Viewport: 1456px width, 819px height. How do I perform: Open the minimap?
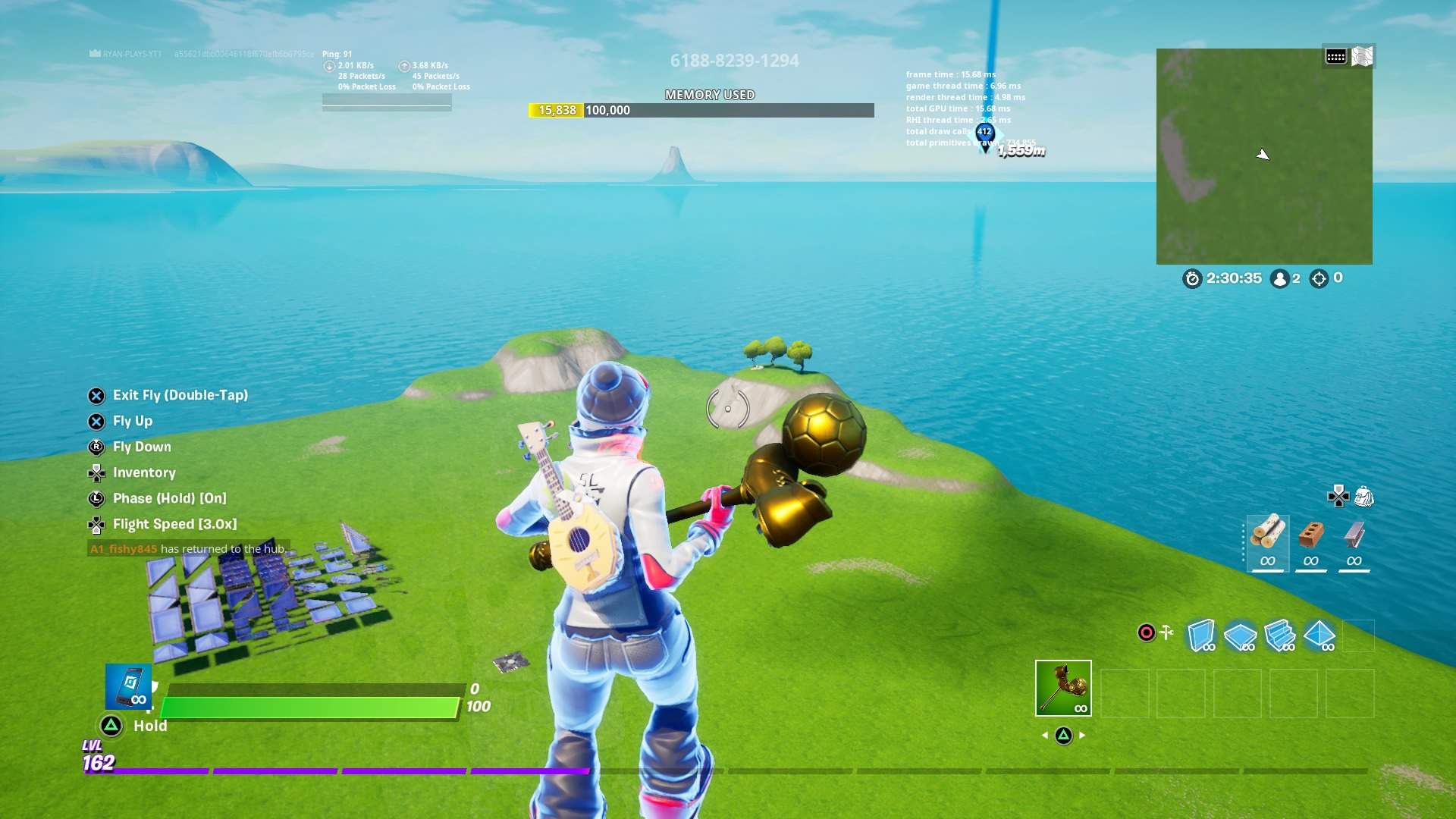coord(1263,156)
